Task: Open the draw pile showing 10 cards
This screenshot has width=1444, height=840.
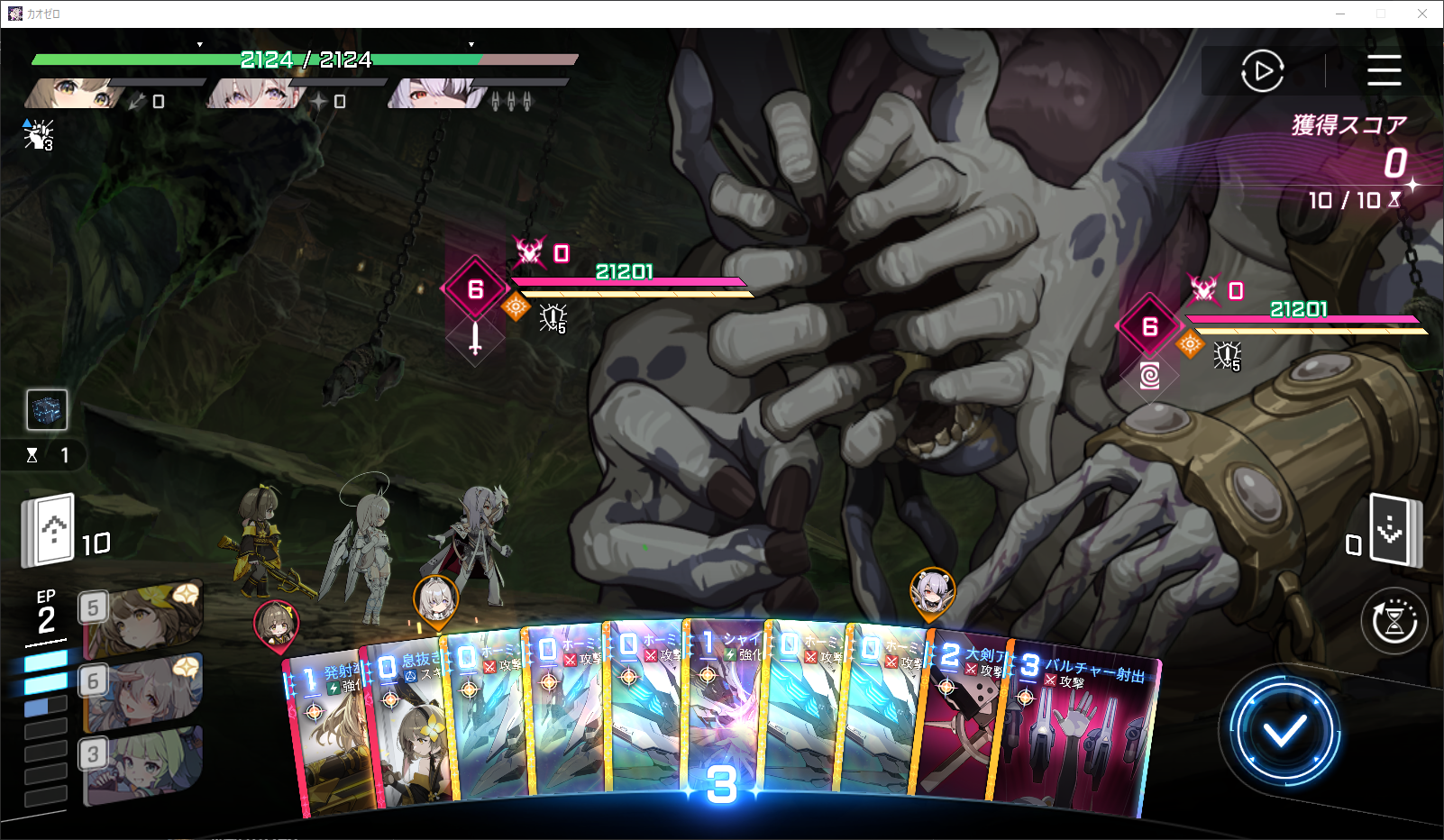Action: pyautogui.click(x=50, y=530)
